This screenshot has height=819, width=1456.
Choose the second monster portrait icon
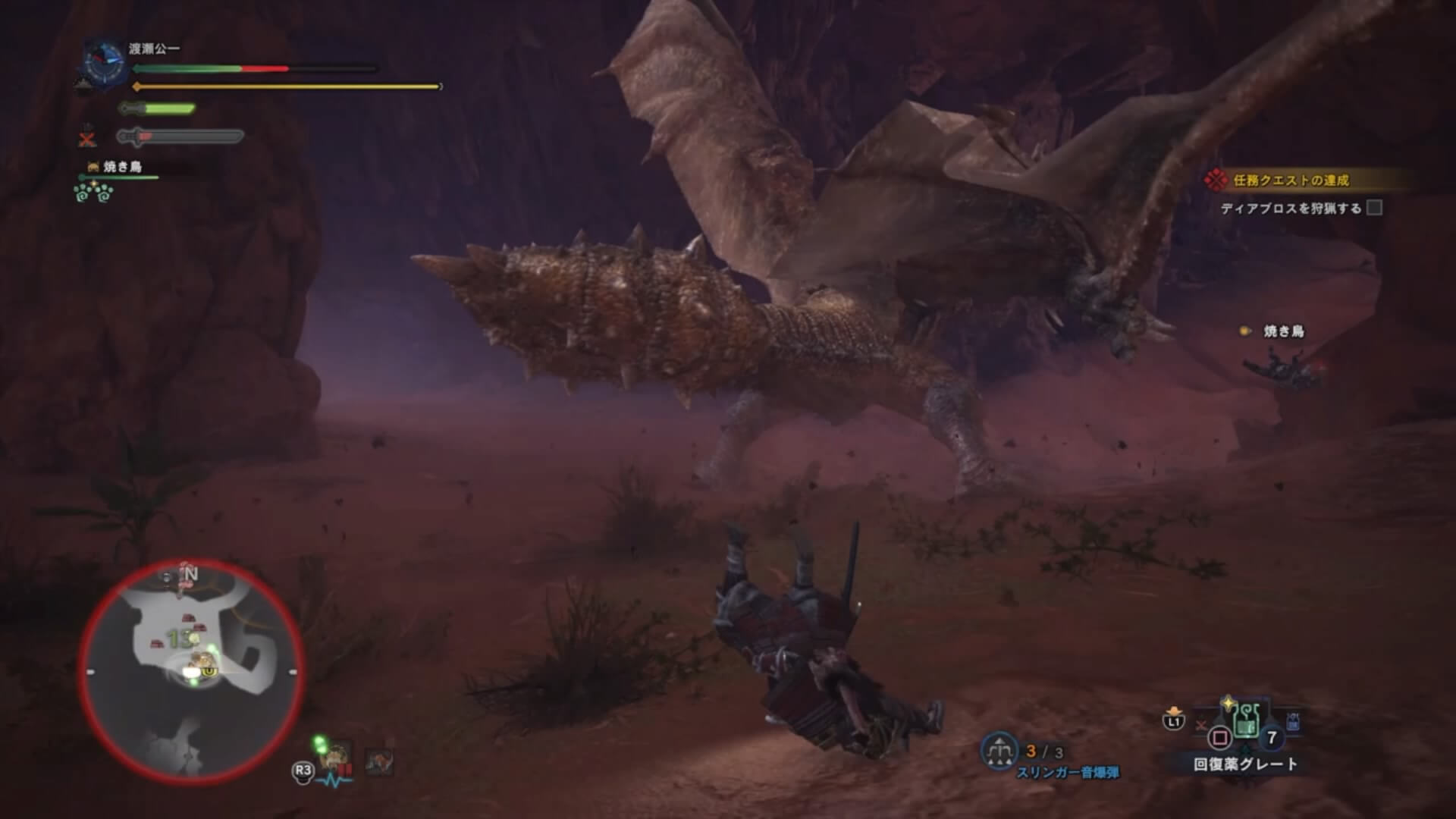(378, 761)
